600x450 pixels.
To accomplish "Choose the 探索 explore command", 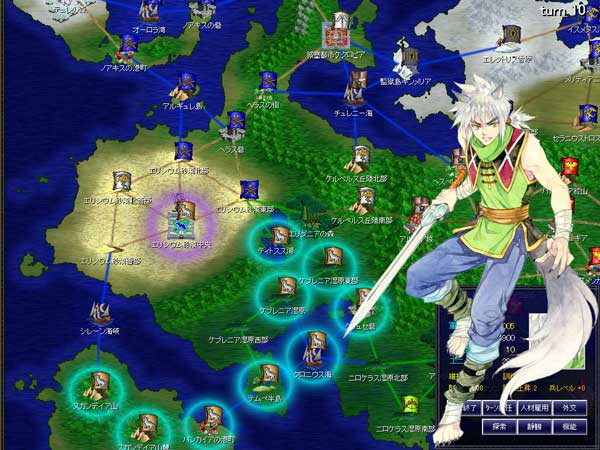I will pyautogui.click(x=494, y=426).
